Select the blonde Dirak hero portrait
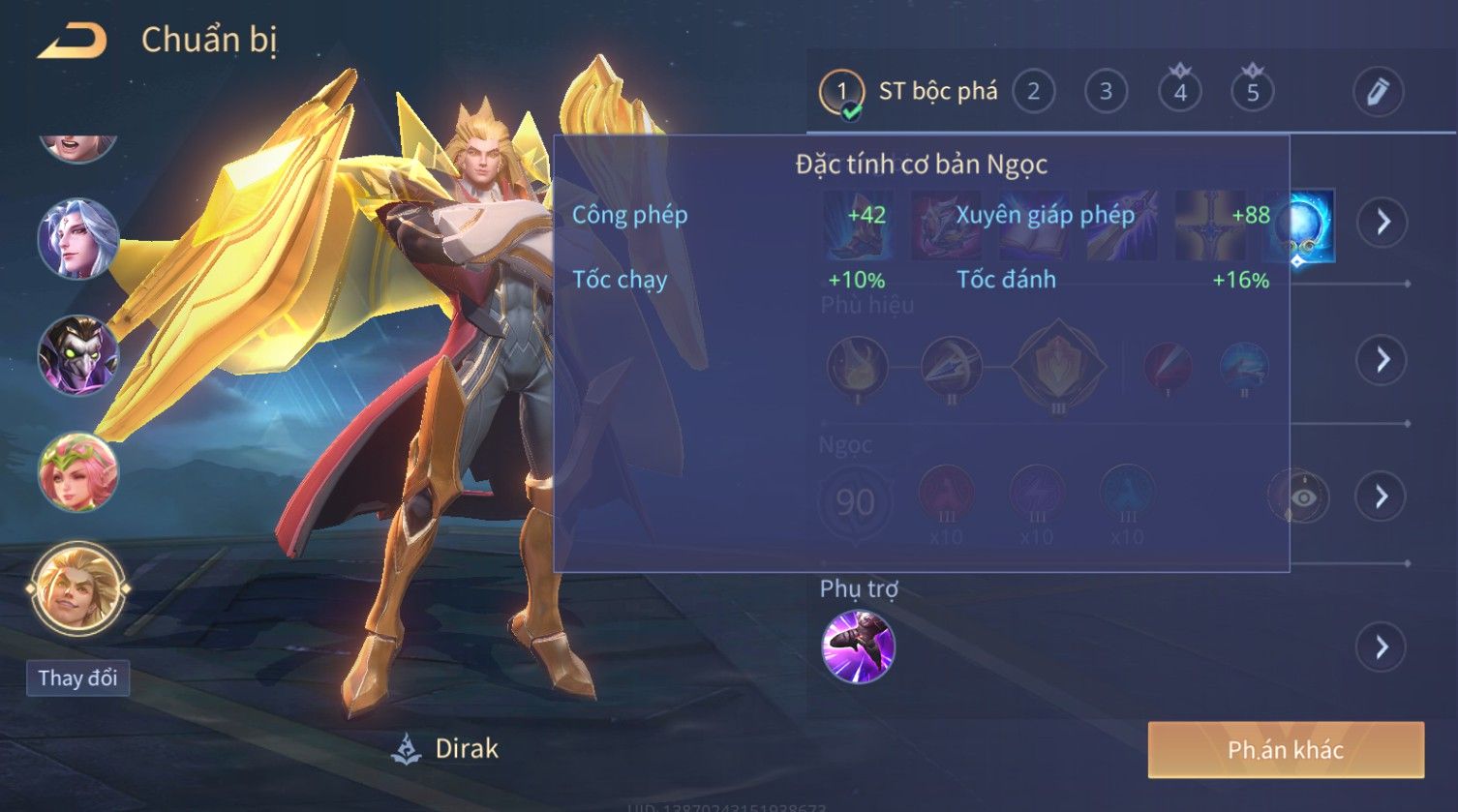Viewport: 1458px width, 812px height. [x=77, y=587]
